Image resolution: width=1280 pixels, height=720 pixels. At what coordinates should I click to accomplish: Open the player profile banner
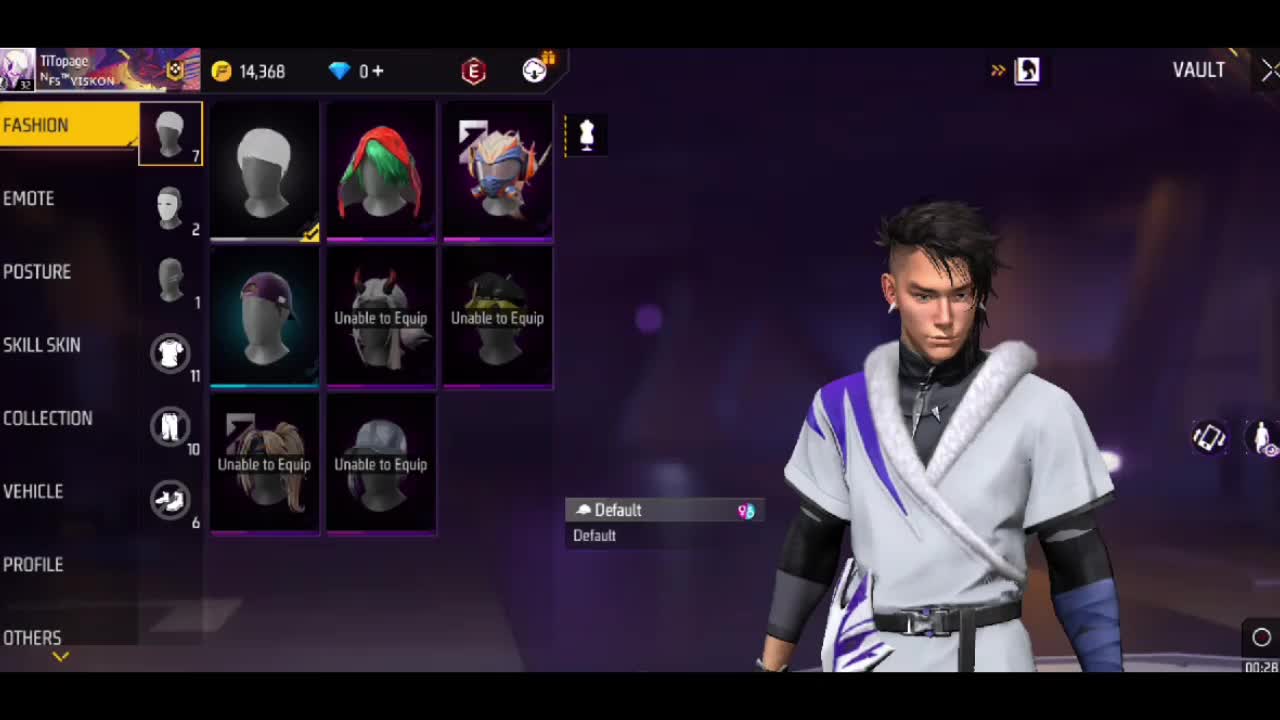pyautogui.click(x=100, y=70)
